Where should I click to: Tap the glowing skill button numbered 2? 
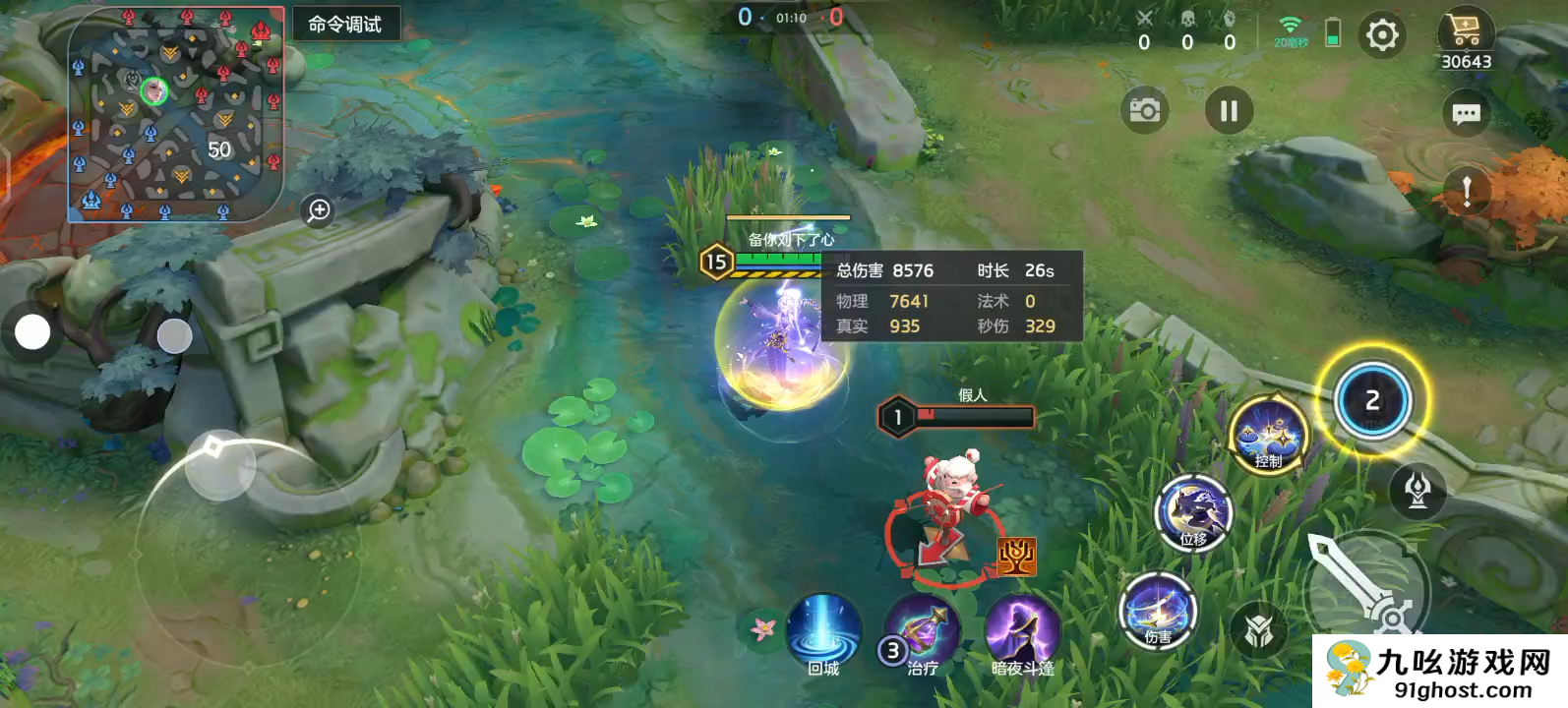point(1372,400)
